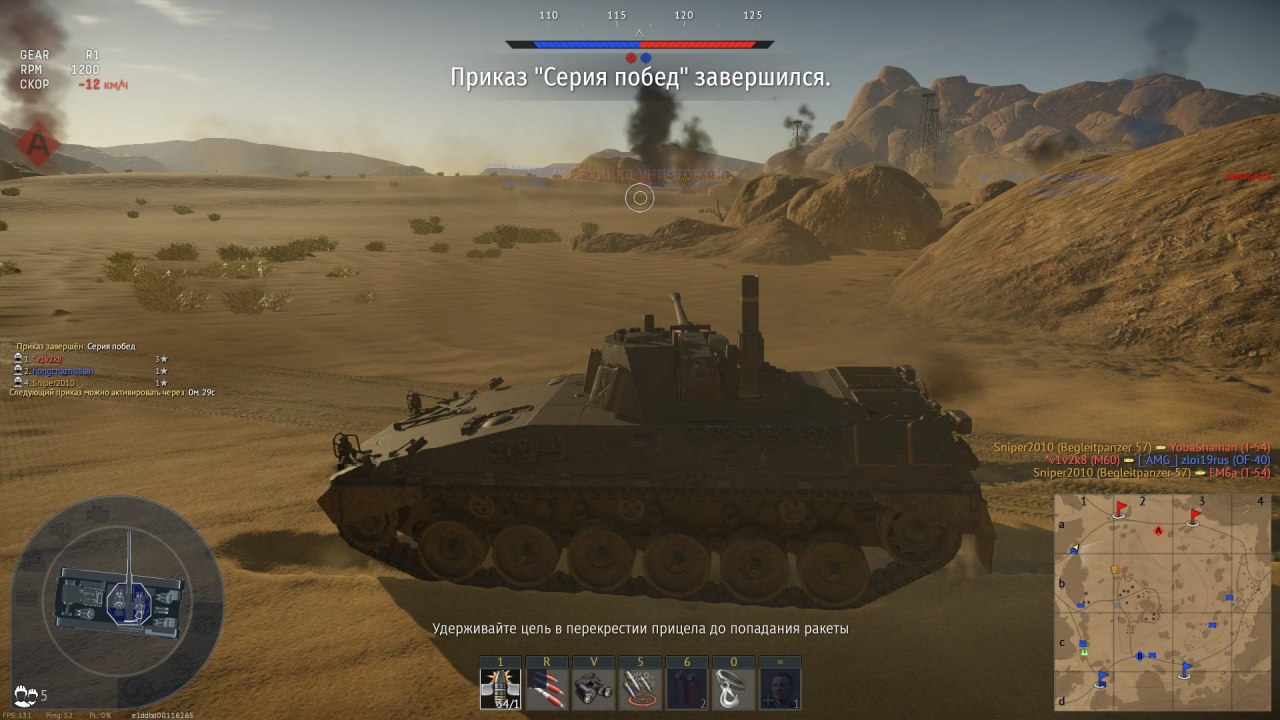Use the fire extinguisher slot
The width and height of the screenshot is (1280, 720).
pyautogui.click(x=688, y=689)
